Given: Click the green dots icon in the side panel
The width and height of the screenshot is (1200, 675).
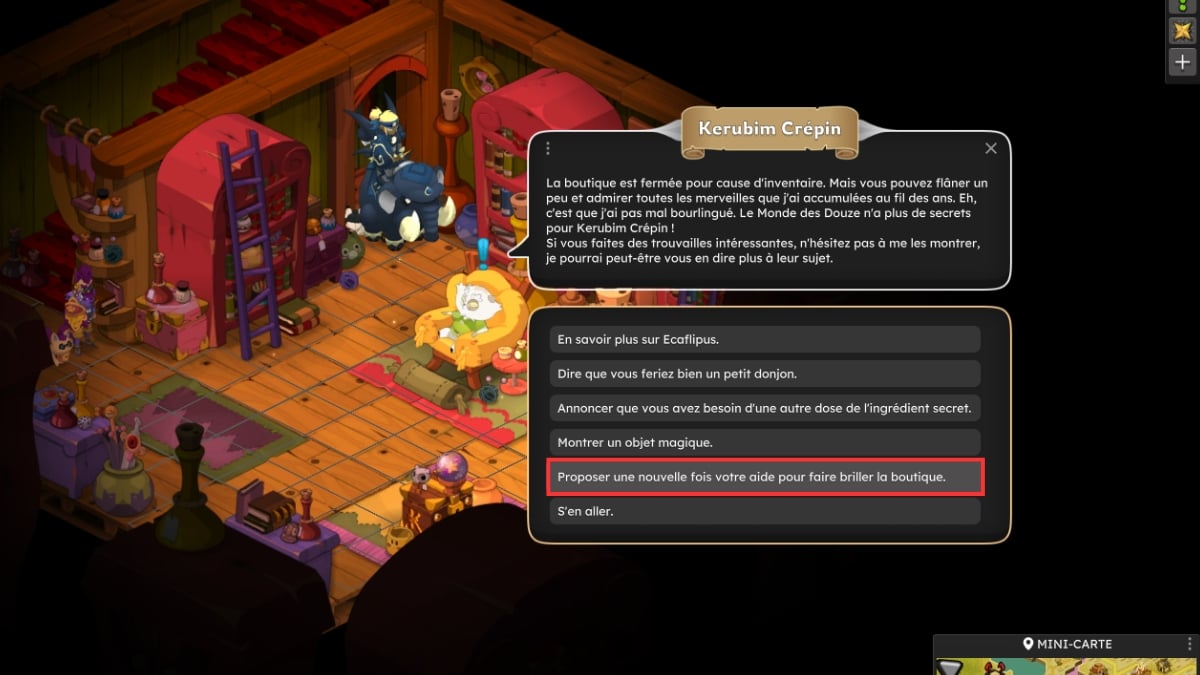Looking at the screenshot, I should point(1182,5).
